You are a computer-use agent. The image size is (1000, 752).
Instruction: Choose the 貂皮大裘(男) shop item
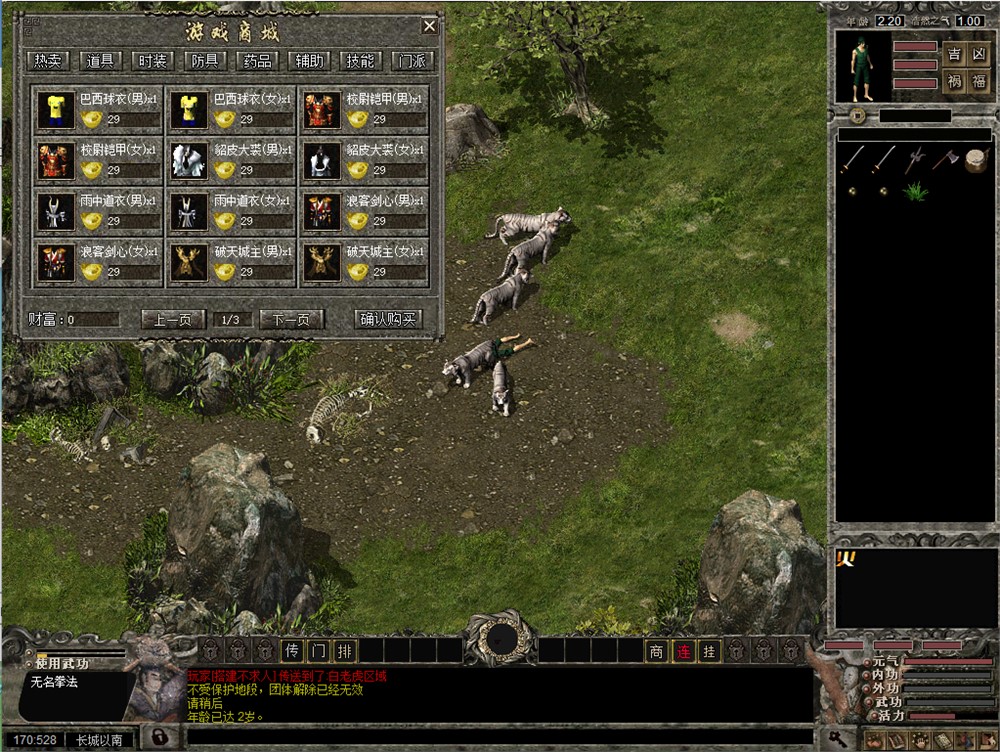(x=232, y=160)
